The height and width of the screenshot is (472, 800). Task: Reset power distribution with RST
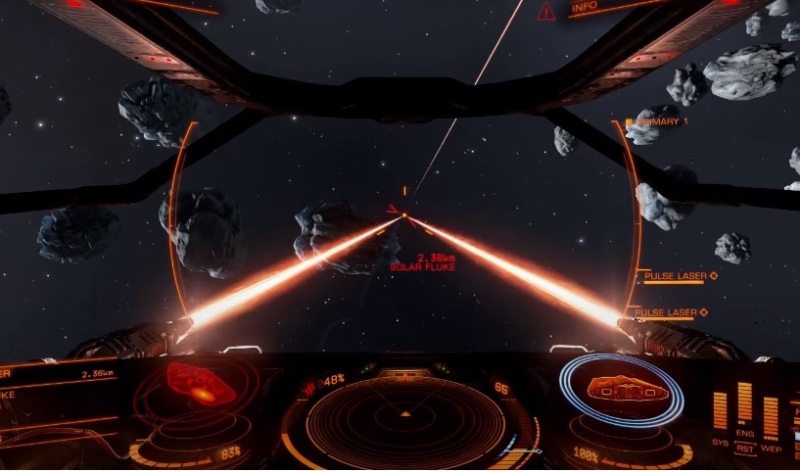pos(745,451)
